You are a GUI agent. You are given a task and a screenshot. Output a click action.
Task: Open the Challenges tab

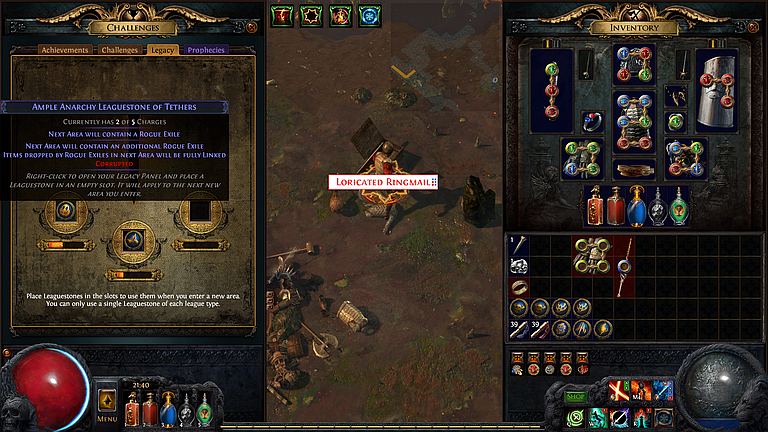120,49
